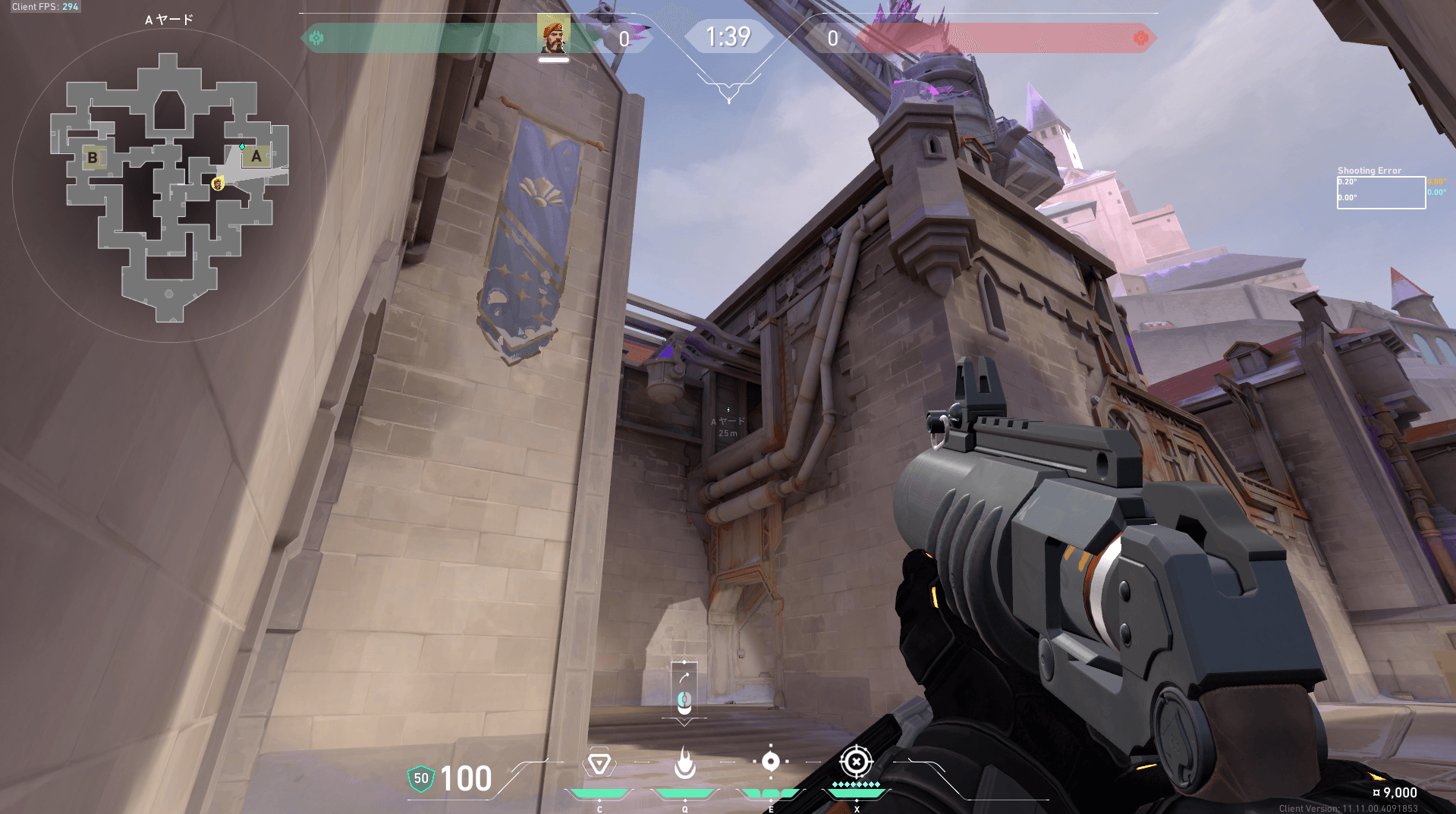Image resolution: width=1456 pixels, height=814 pixels.
Task: Click the Brimstone agent portrait
Action: tap(553, 34)
